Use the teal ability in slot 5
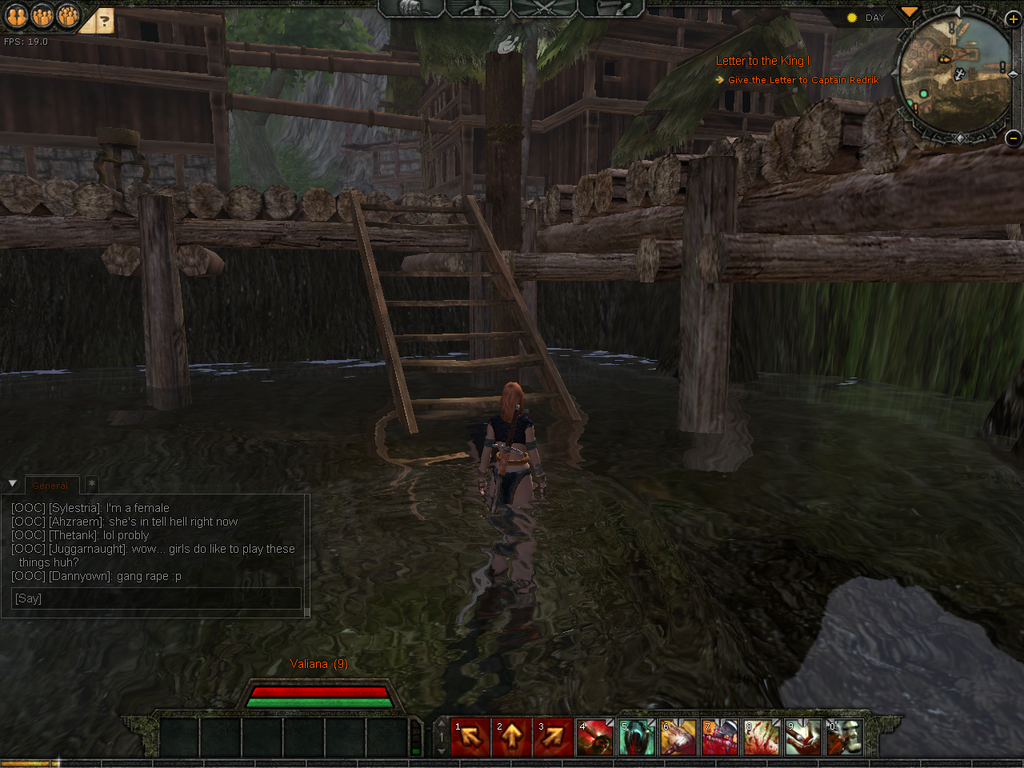This screenshot has width=1024, height=768. coord(637,738)
